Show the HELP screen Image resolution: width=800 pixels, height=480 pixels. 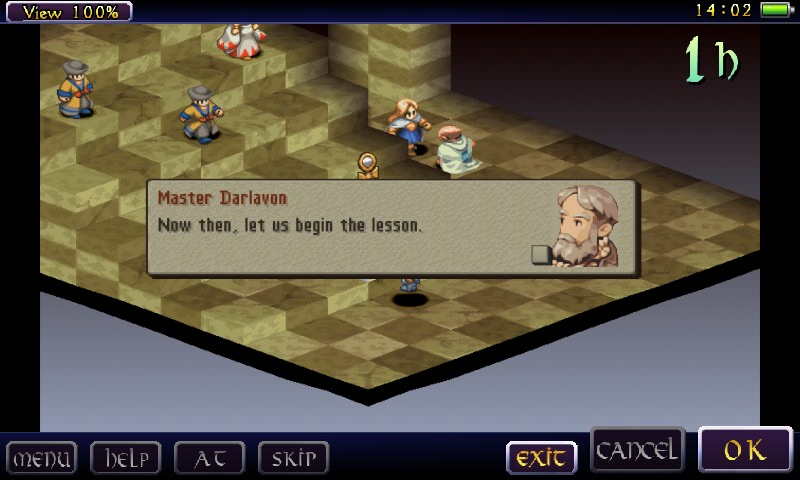[x=125, y=458]
